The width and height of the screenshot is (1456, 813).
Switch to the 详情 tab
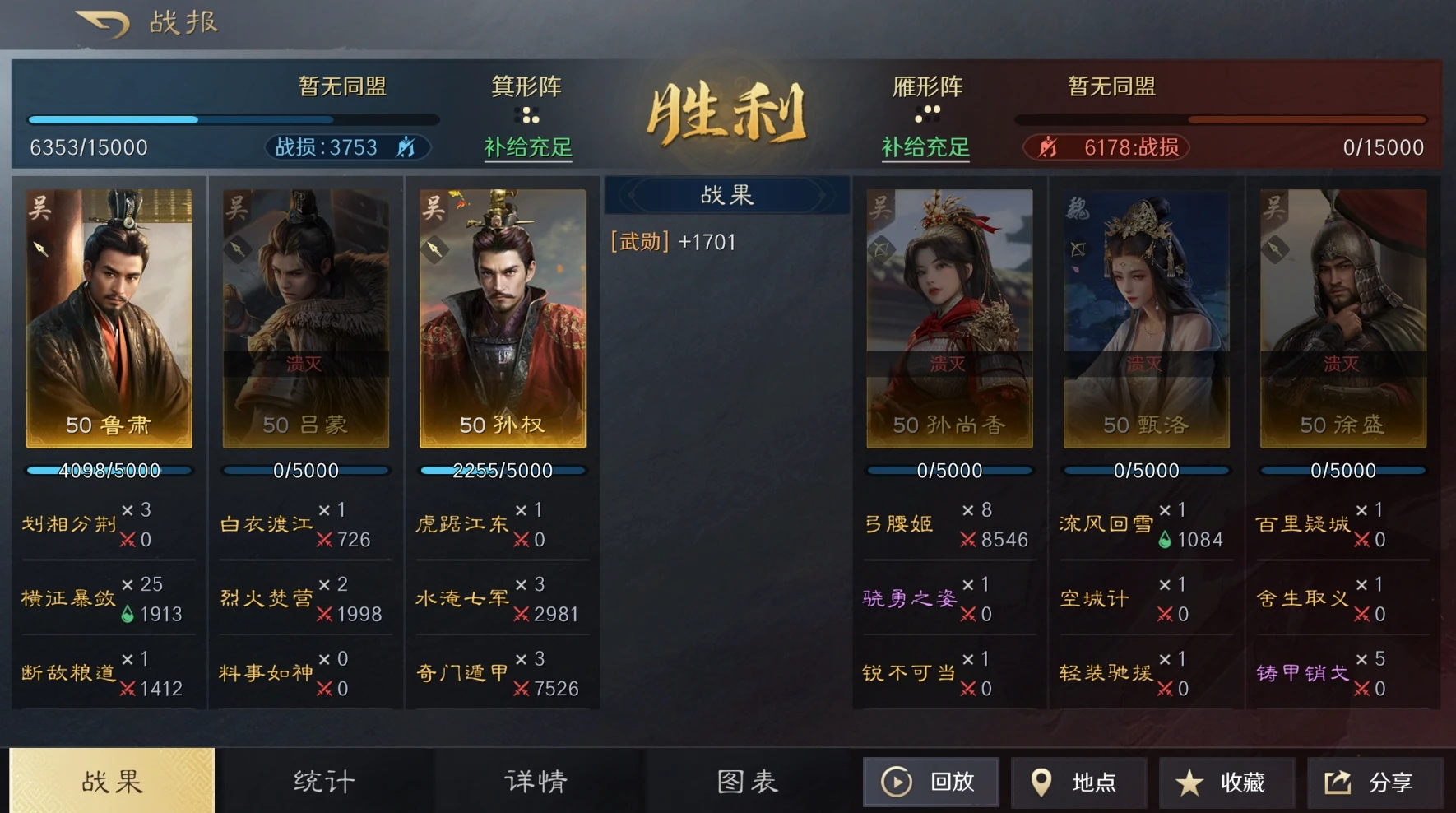pyautogui.click(x=535, y=780)
